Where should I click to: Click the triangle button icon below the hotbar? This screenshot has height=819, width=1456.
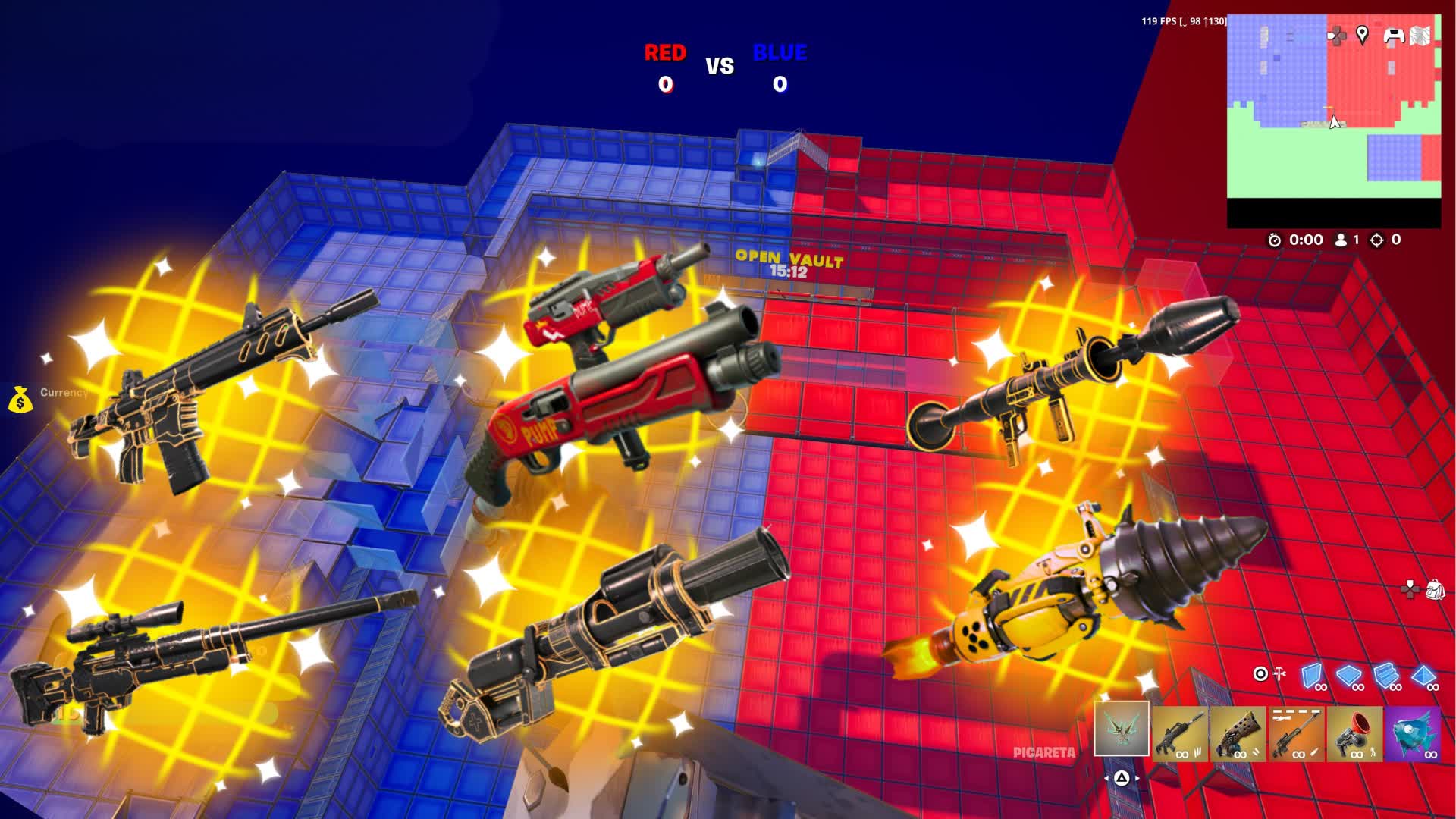pos(1121,778)
